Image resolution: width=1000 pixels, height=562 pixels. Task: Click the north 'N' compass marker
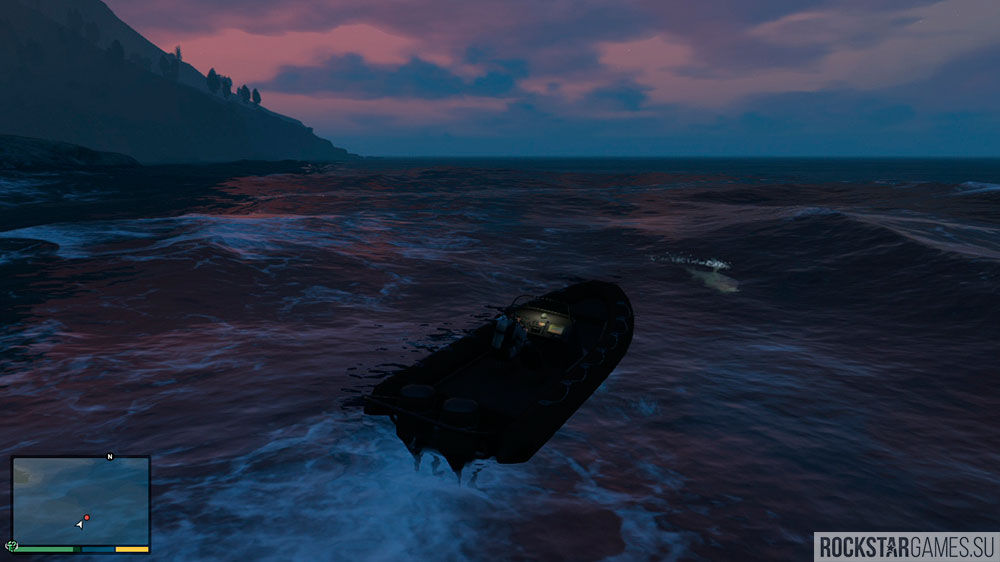click(x=110, y=457)
